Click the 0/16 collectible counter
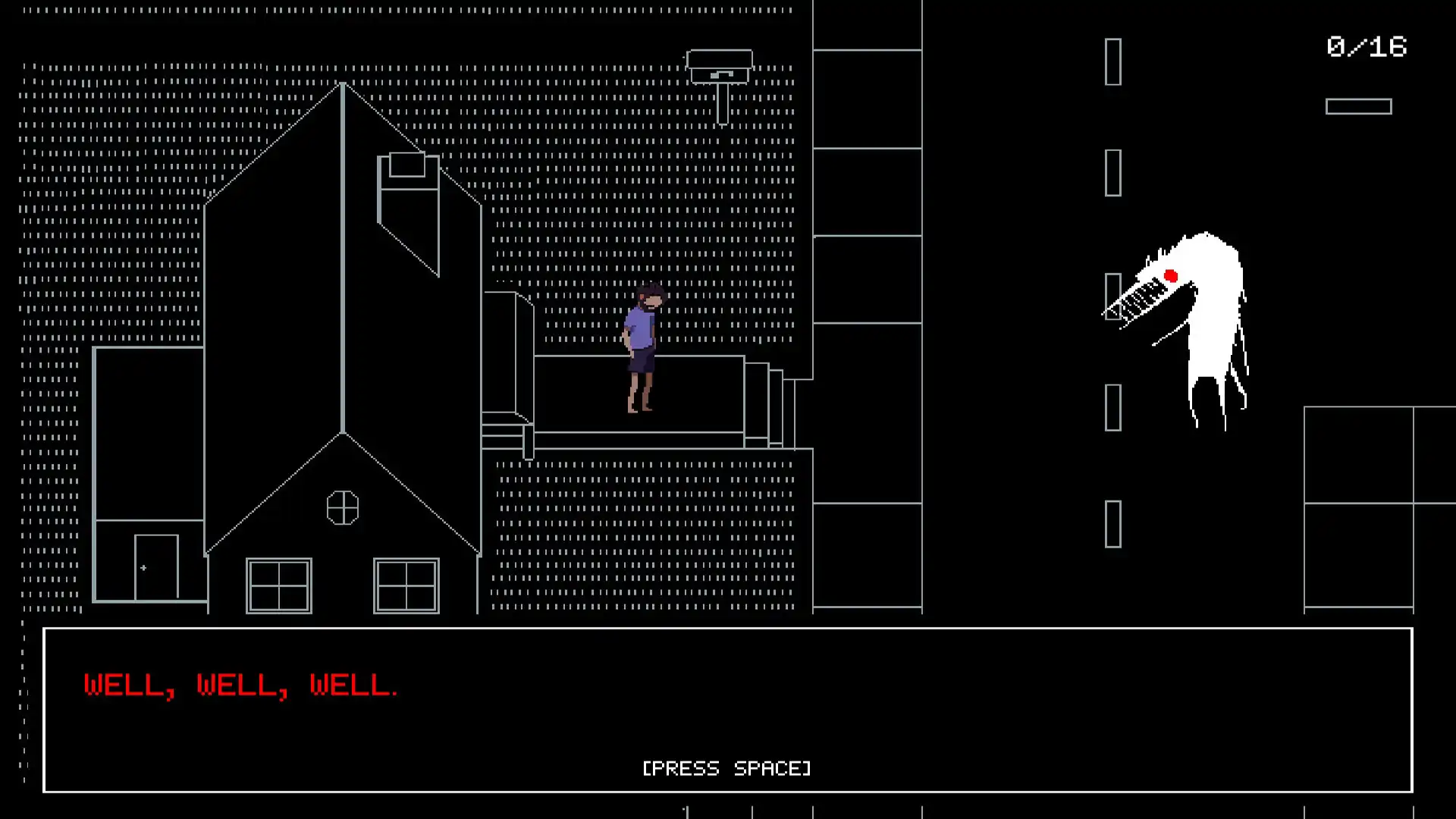This screenshot has height=819, width=1456. 1365,48
